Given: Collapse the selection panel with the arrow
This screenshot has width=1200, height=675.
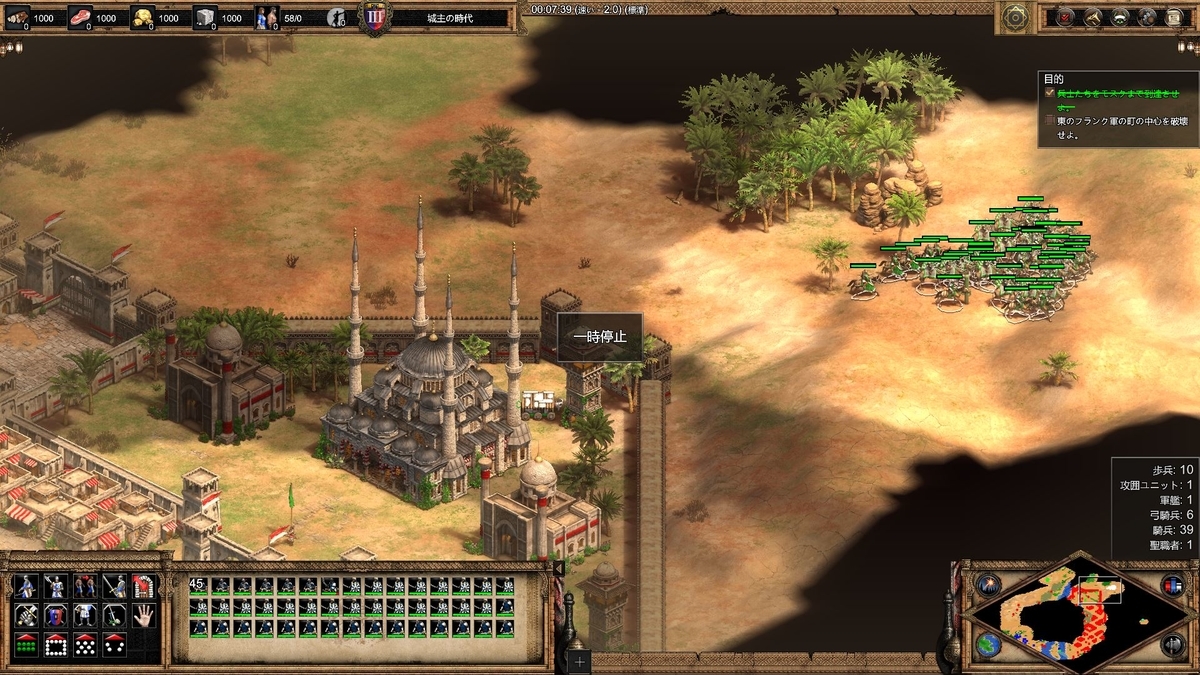Looking at the screenshot, I should (x=558, y=569).
